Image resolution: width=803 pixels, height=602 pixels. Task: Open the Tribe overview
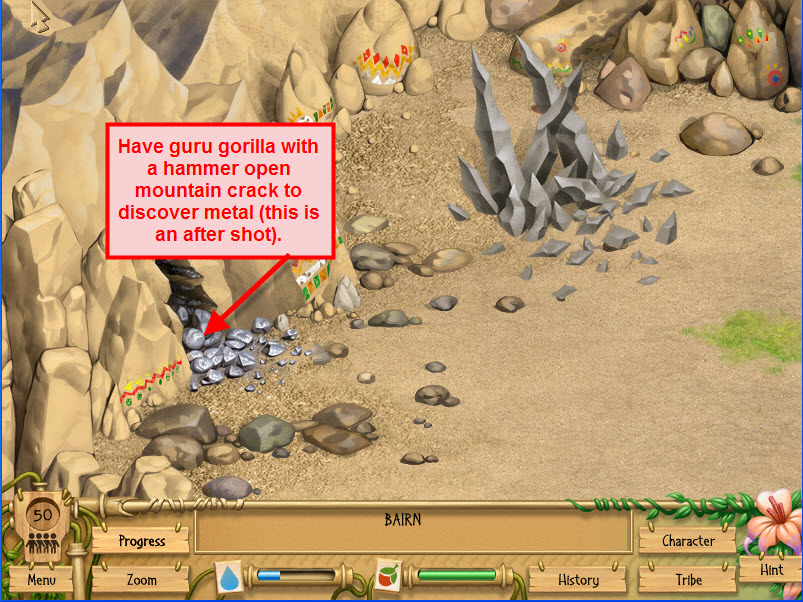coord(688,579)
